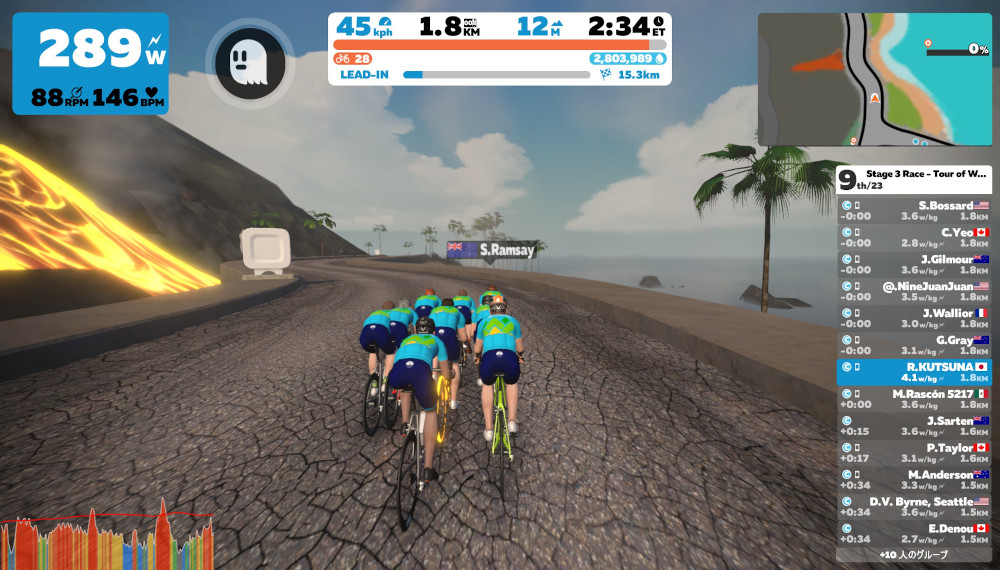1000x570 pixels.
Task: Choose M.Rascón 5217 from the list
Action: pos(913,399)
